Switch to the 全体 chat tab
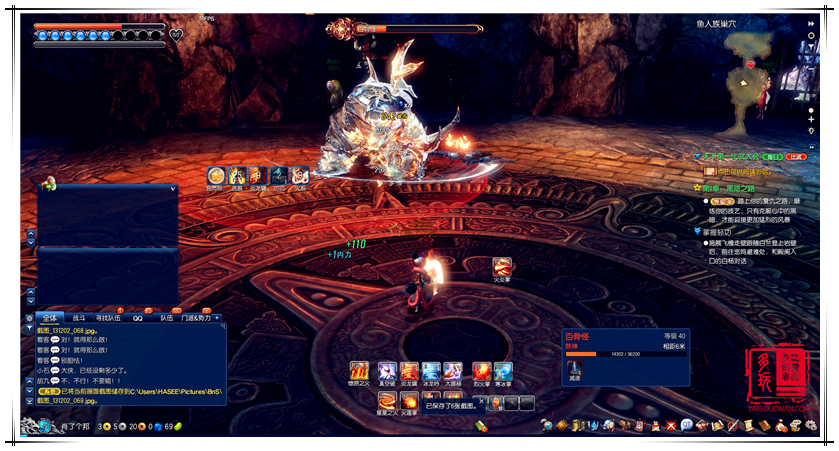 click(x=49, y=317)
